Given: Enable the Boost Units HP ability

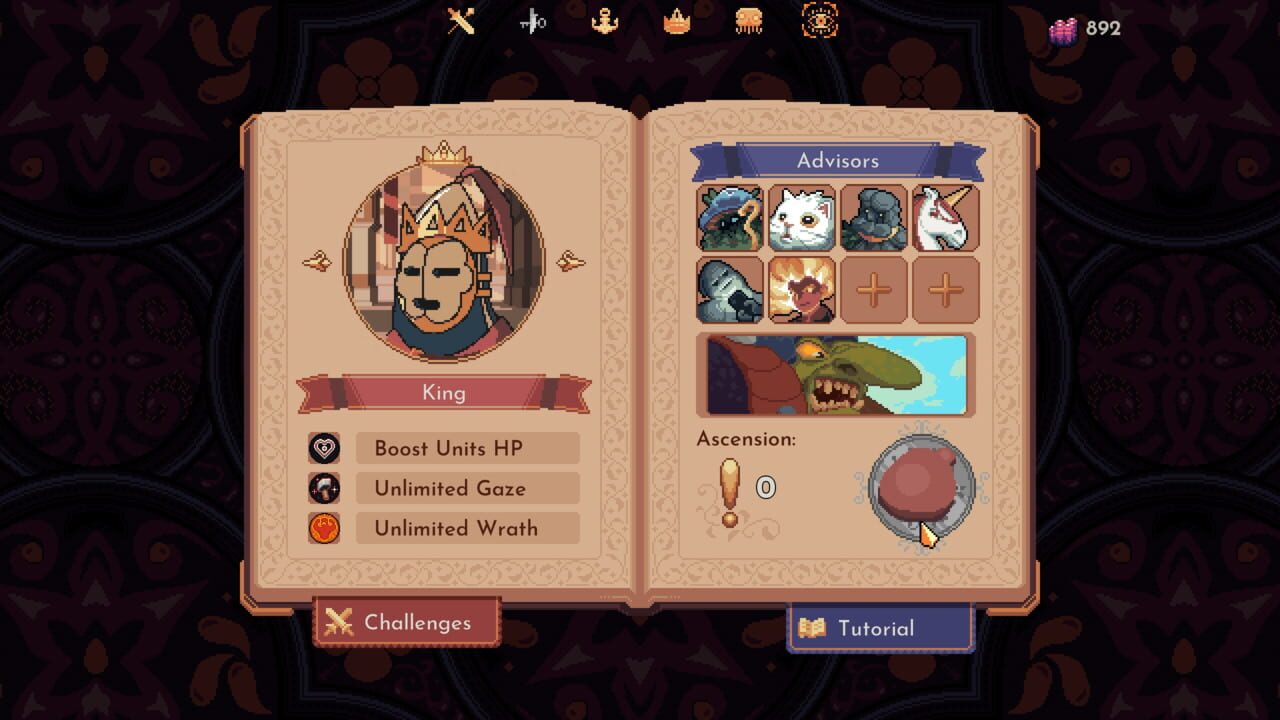Looking at the screenshot, I should [466, 448].
